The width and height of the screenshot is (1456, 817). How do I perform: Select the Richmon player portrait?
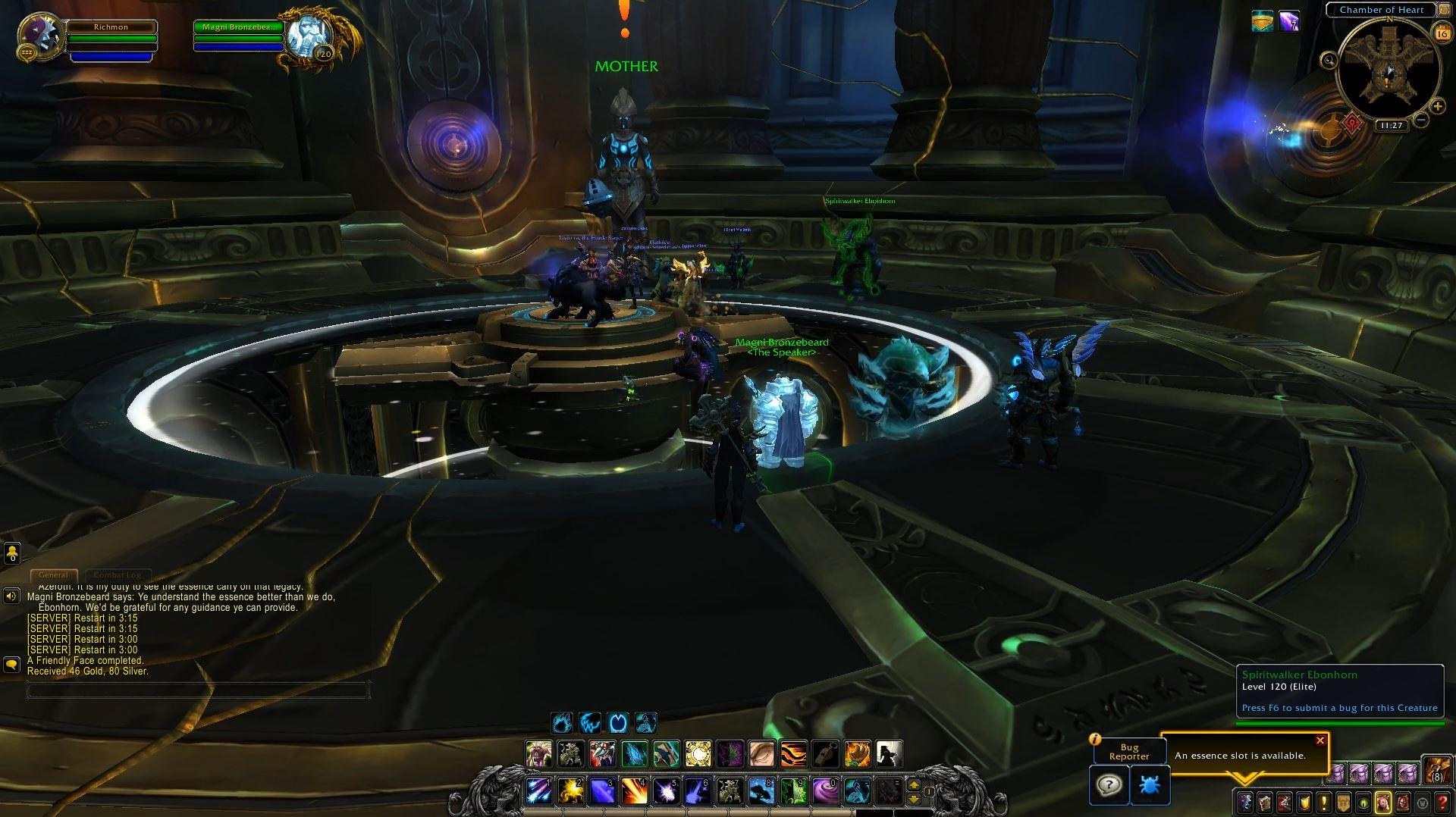(x=38, y=36)
